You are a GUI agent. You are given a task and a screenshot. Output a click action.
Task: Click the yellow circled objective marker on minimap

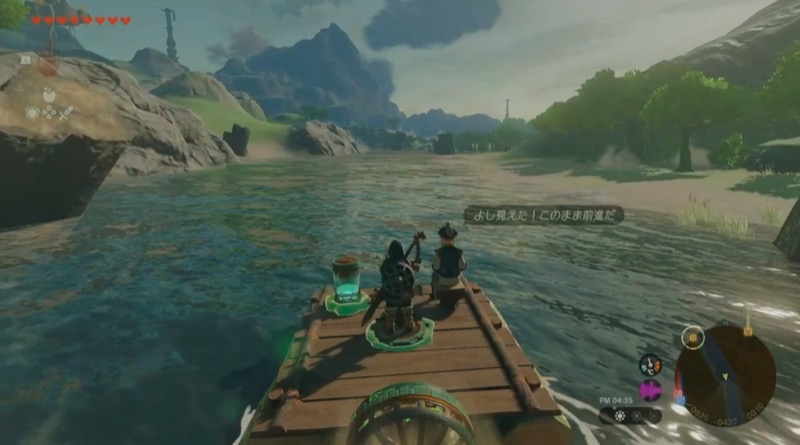tap(691, 338)
